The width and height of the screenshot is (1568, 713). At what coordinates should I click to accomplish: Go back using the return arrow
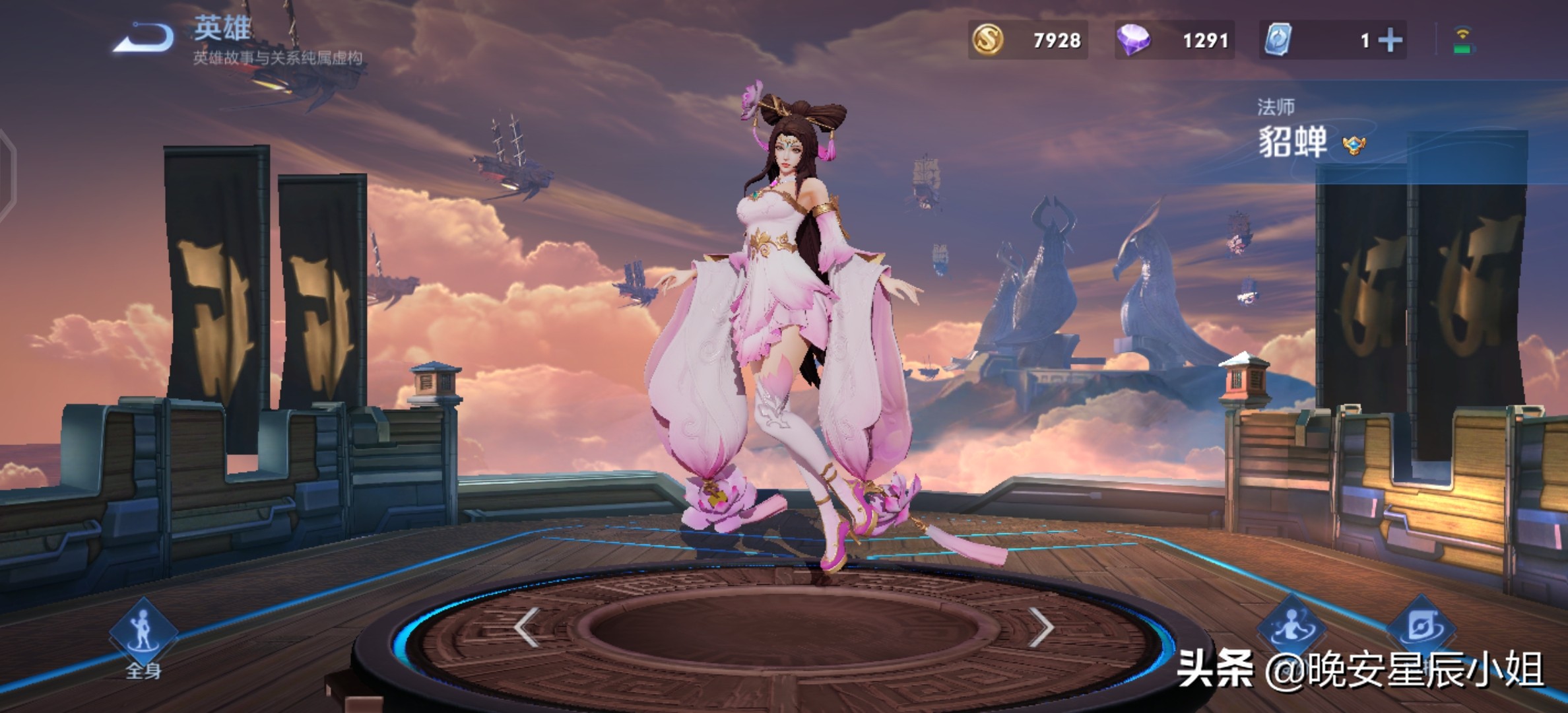pos(144,38)
